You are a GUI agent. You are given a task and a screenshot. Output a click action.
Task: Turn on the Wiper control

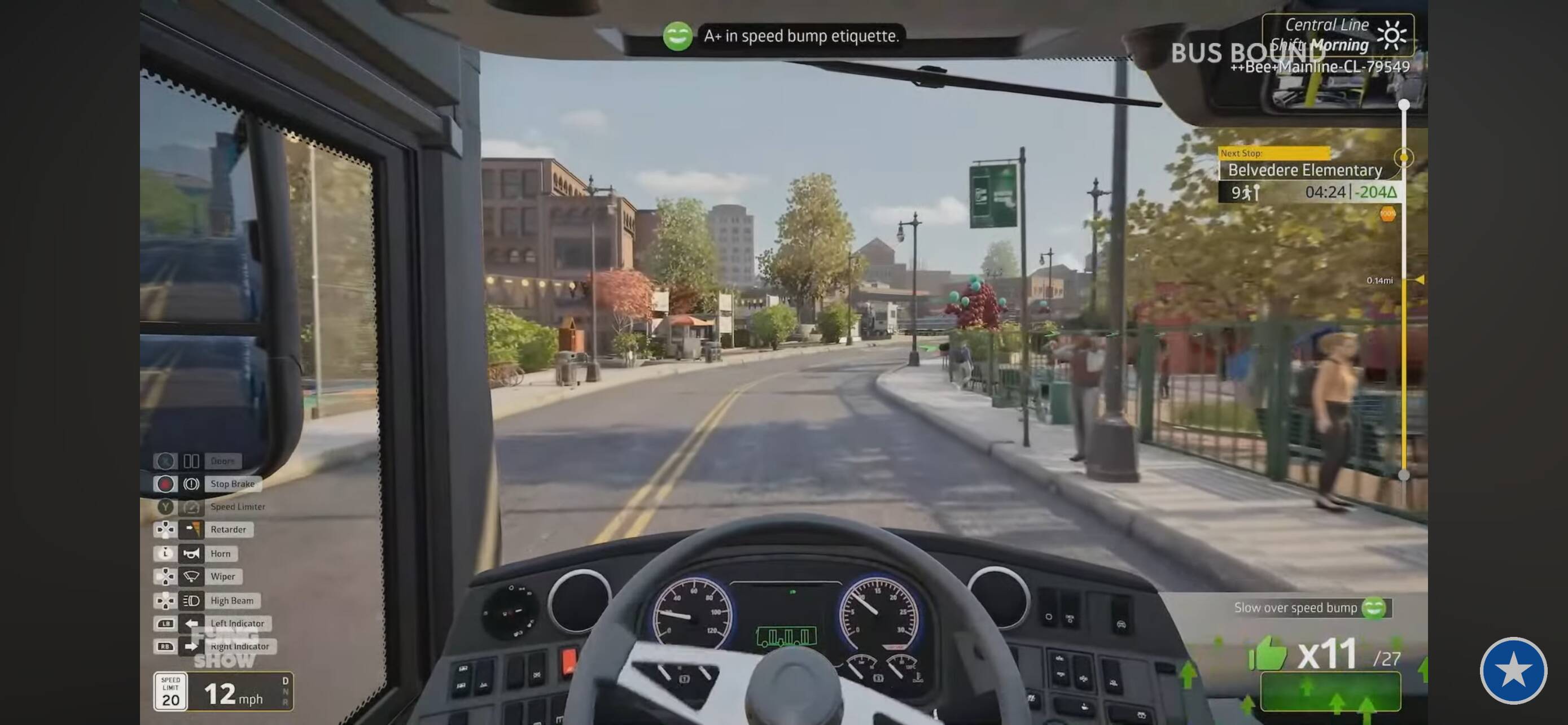tap(191, 576)
